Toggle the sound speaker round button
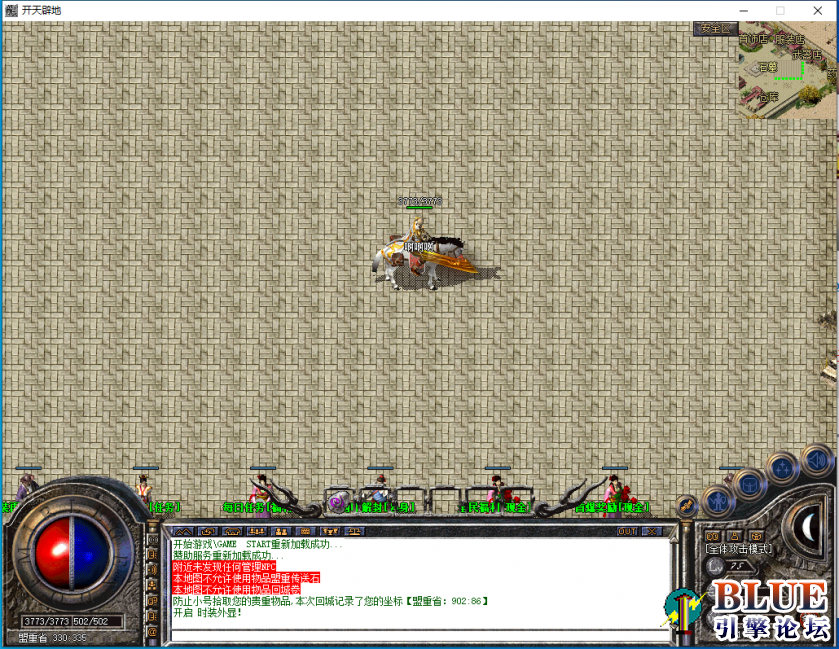Screen dimensions: 839x649 point(815,461)
